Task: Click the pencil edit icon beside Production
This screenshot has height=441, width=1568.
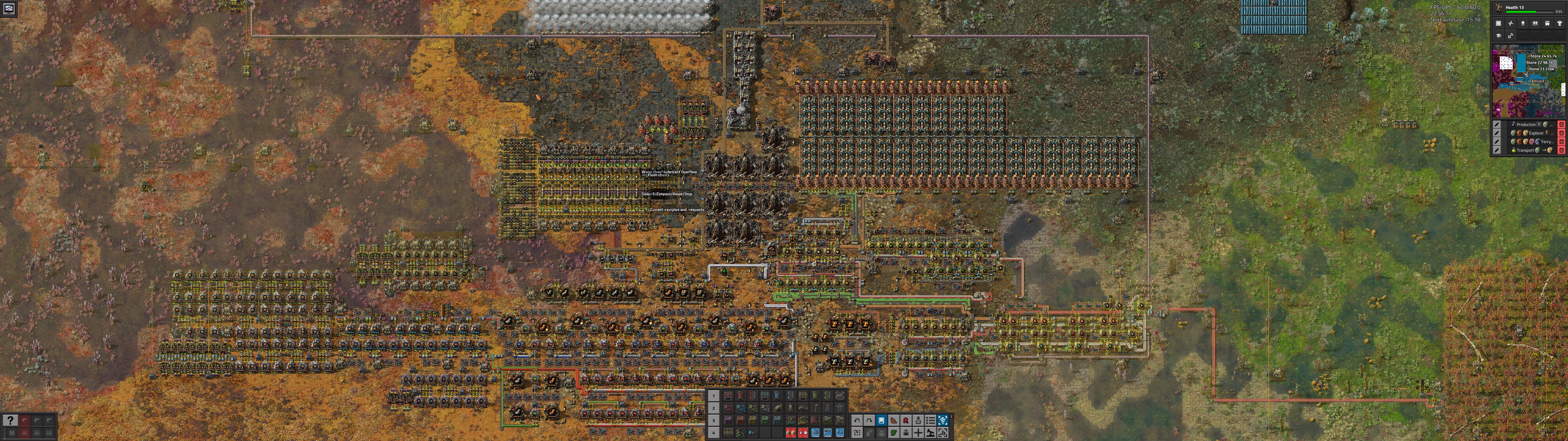Action: click(x=1497, y=125)
